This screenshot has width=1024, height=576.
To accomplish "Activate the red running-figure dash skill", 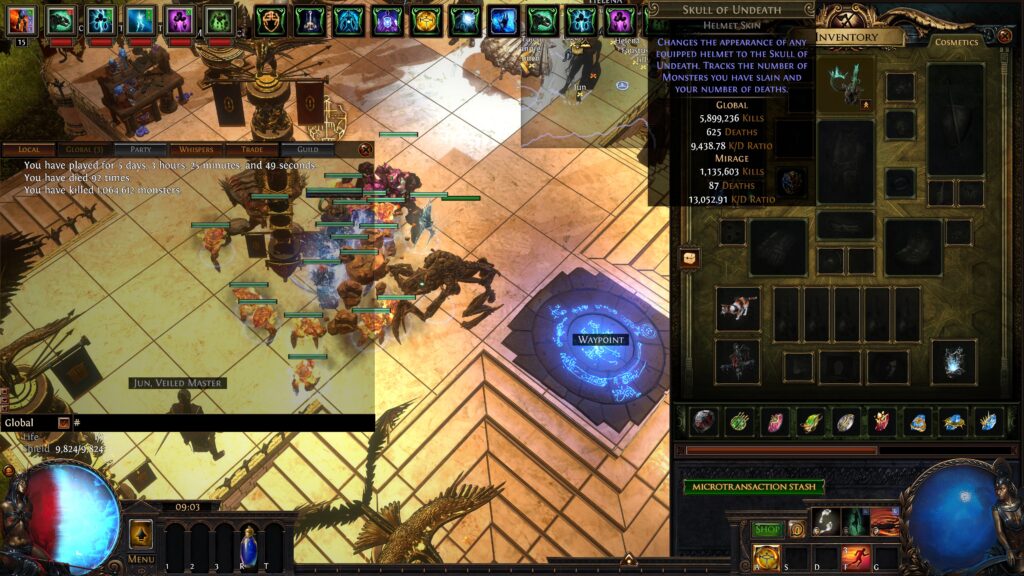I will tap(856, 556).
